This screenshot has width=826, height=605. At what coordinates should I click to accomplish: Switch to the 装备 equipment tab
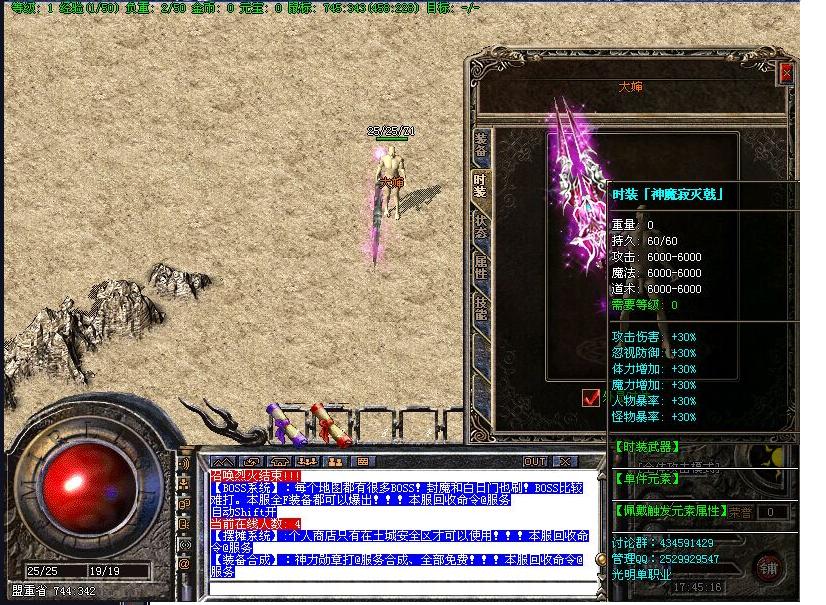coord(481,144)
